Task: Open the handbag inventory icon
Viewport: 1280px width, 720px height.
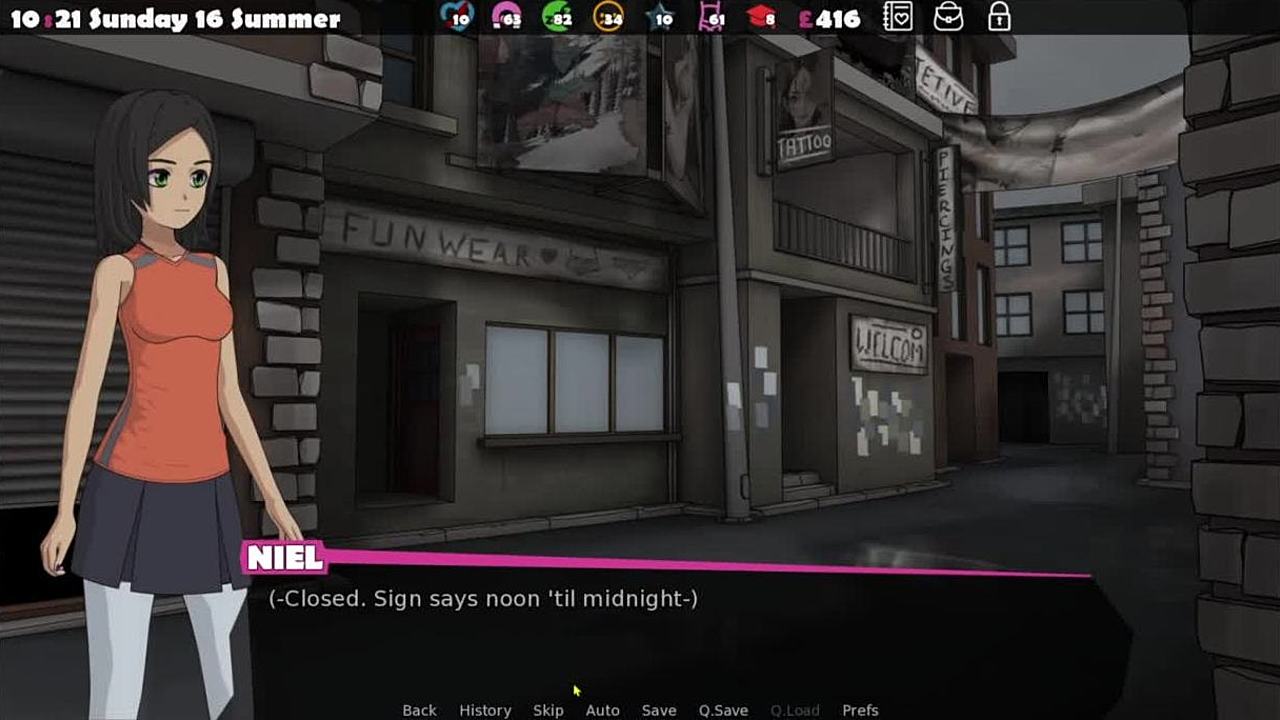Action: [948, 17]
